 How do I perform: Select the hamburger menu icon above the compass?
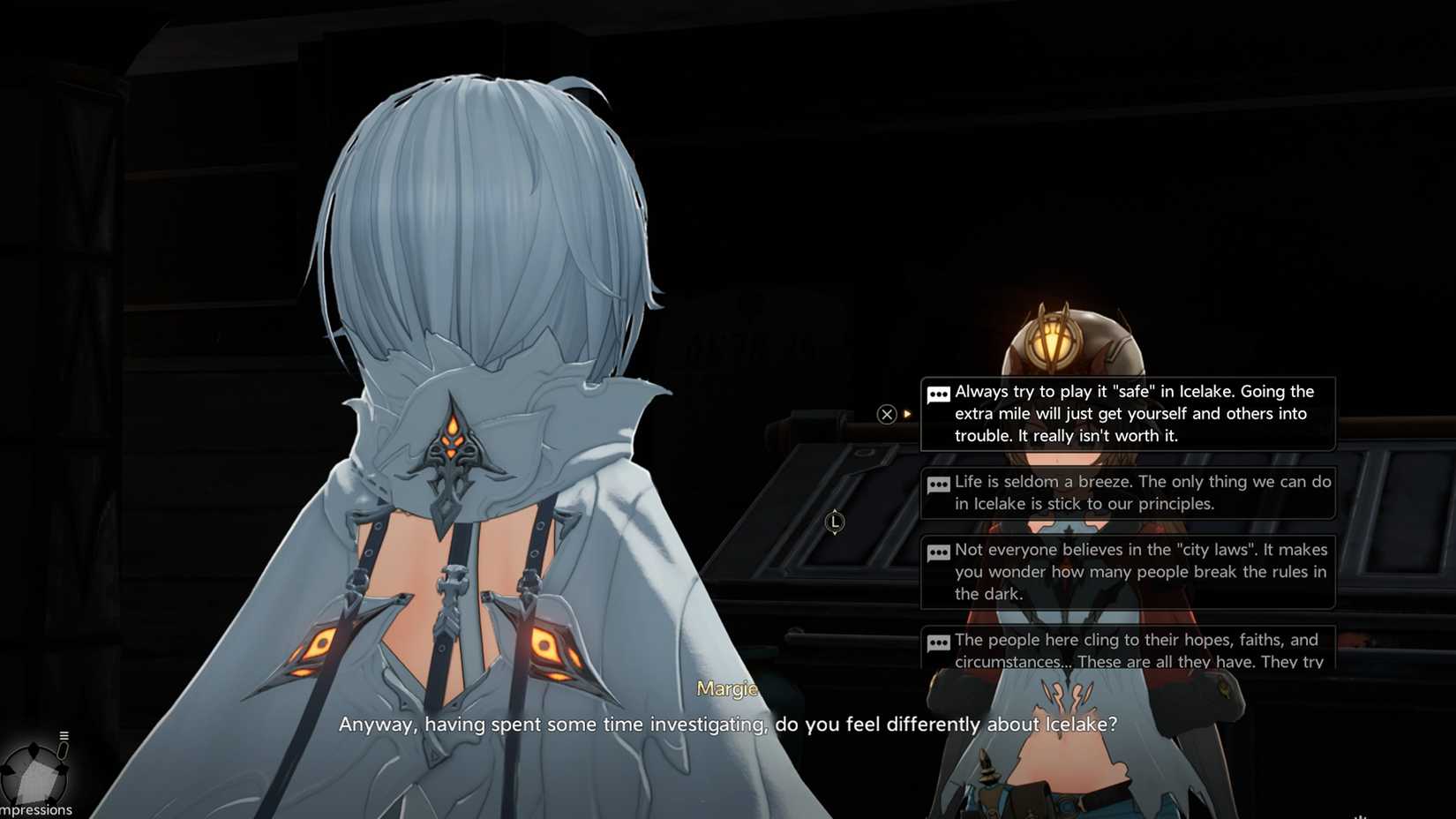[x=64, y=734]
